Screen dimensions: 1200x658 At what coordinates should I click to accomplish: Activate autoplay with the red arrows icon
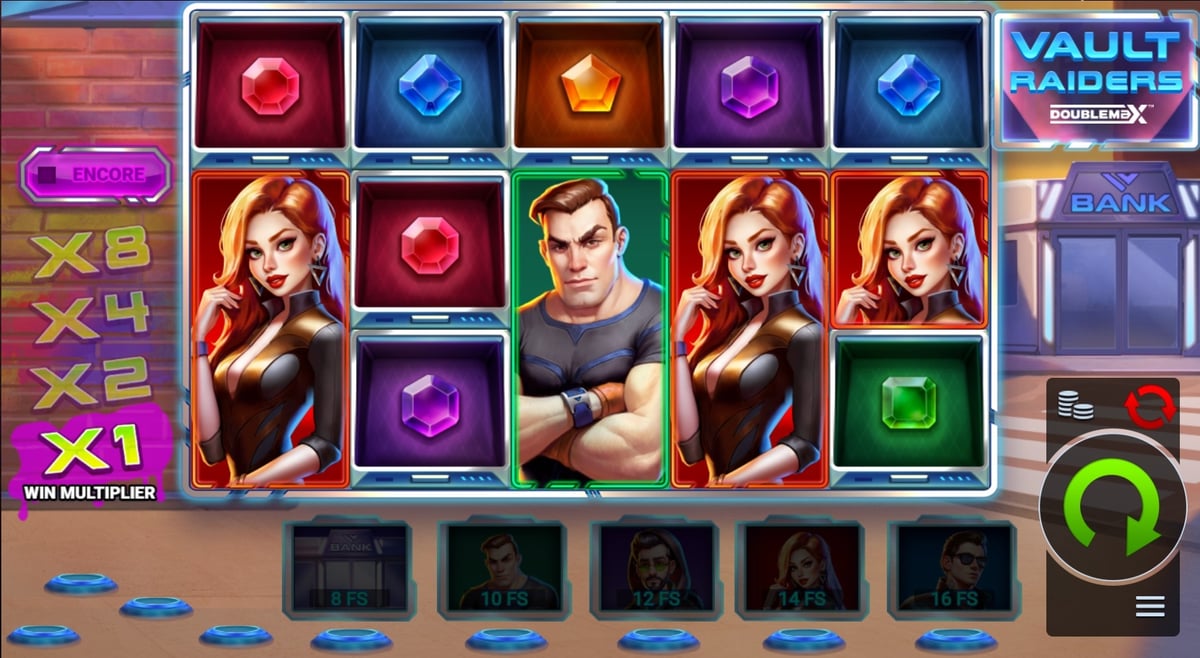pyautogui.click(x=1148, y=408)
